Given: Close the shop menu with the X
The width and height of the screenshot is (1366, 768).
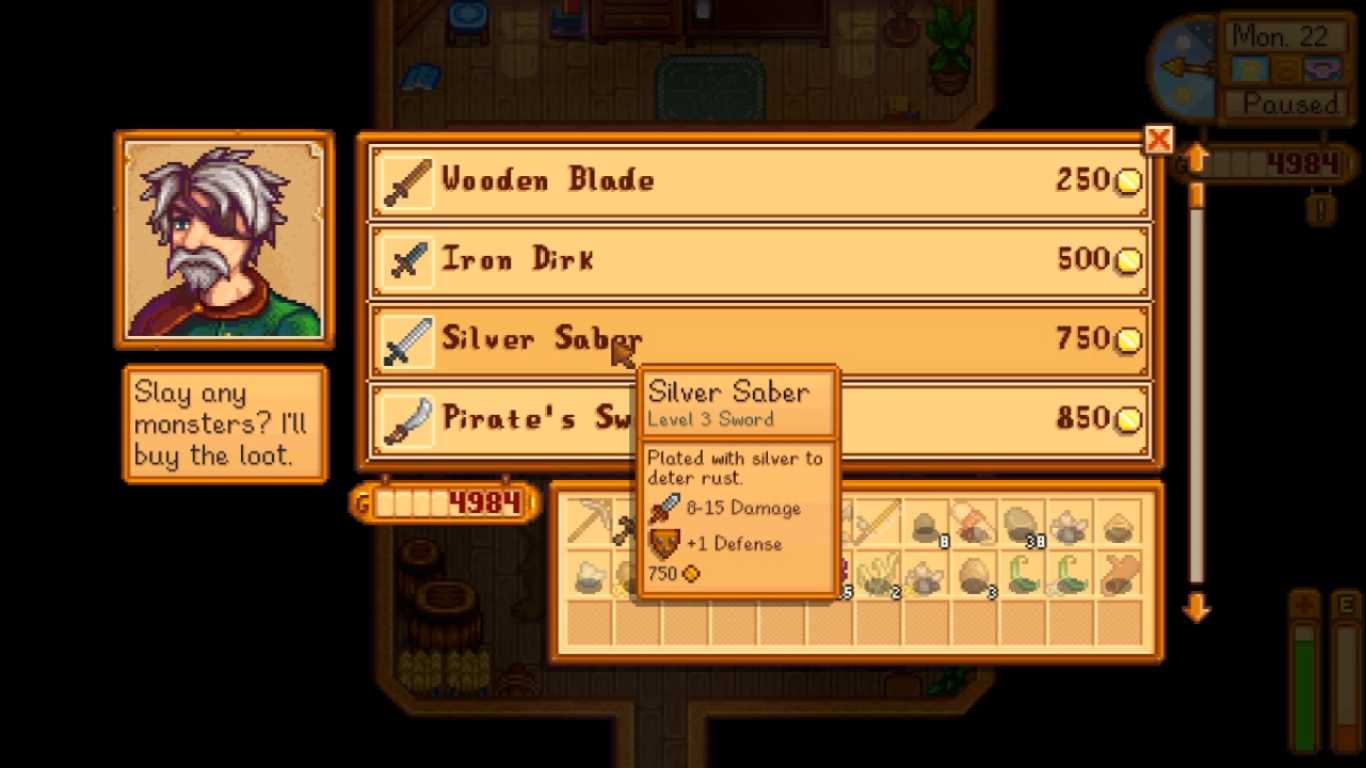Looking at the screenshot, I should [x=1158, y=140].
